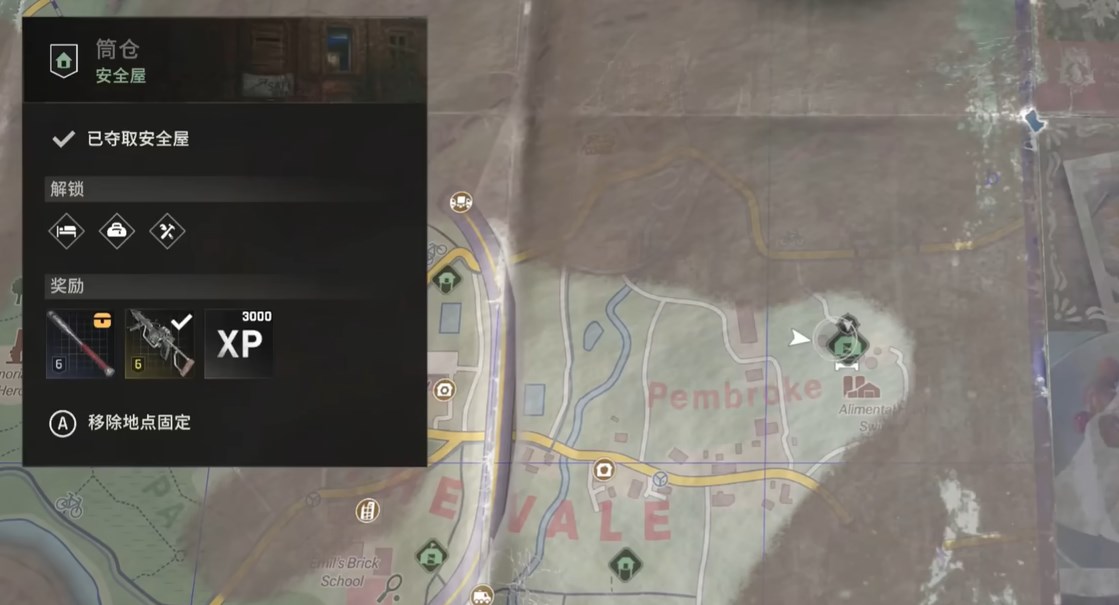Inspect the baseball bat reward tile
Screen dimensions: 1119x605
[81, 344]
